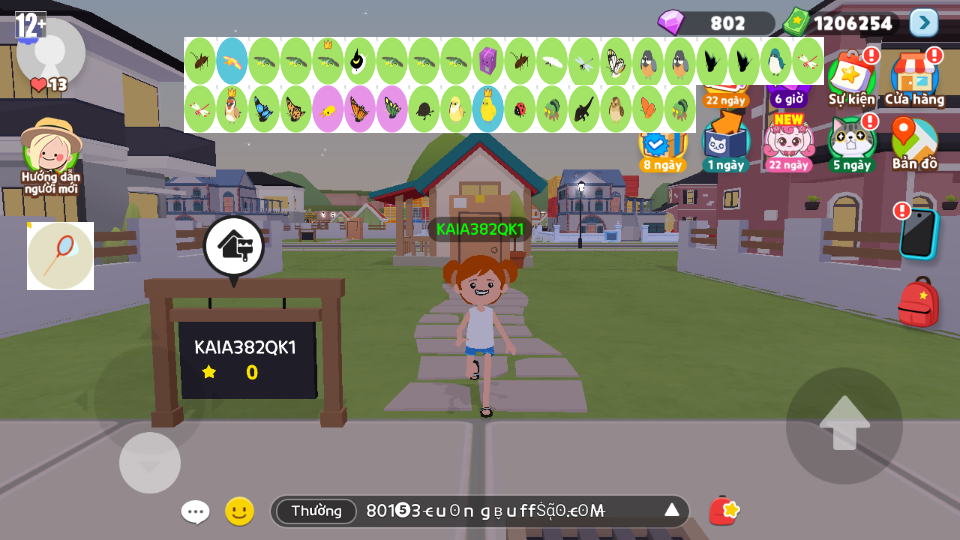Open the red star bag icon
The height and width of the screenshot is (540, 960).
pyautogui.click(x=724, y=511)
